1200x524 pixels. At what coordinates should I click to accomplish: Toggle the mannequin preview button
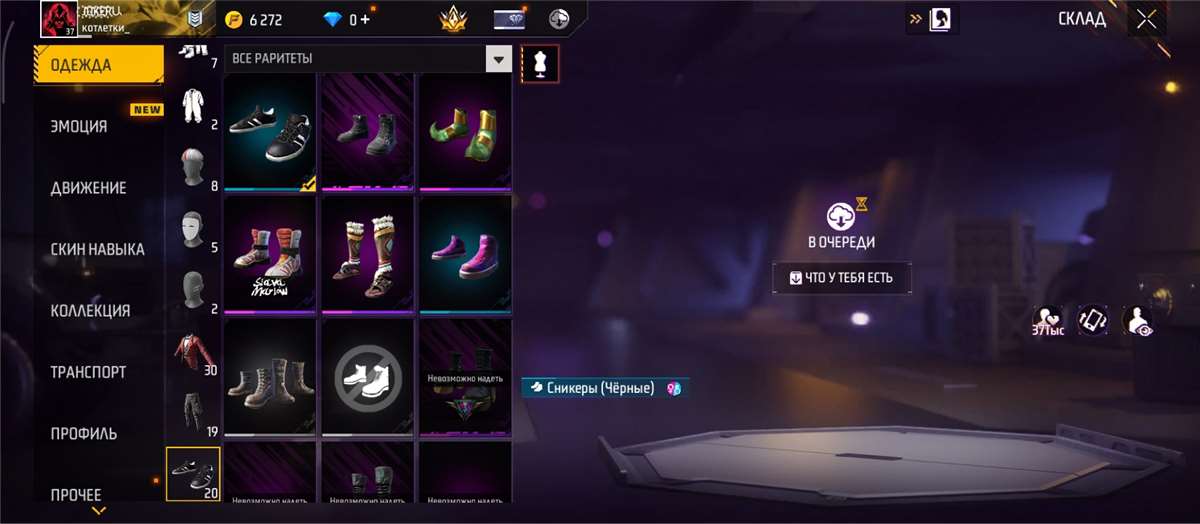pos(541,63)
